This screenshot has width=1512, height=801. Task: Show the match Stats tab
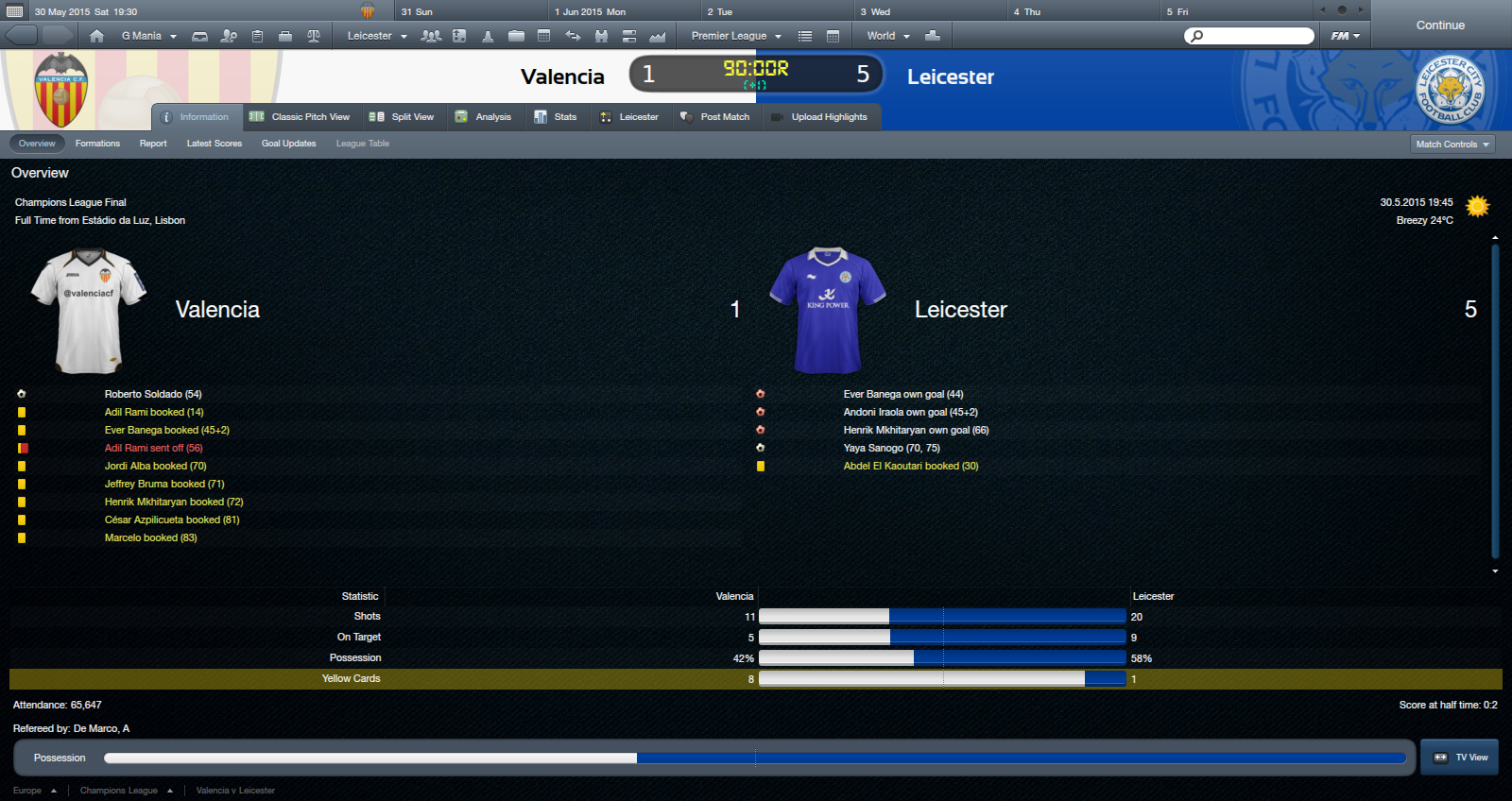(556, 117)
